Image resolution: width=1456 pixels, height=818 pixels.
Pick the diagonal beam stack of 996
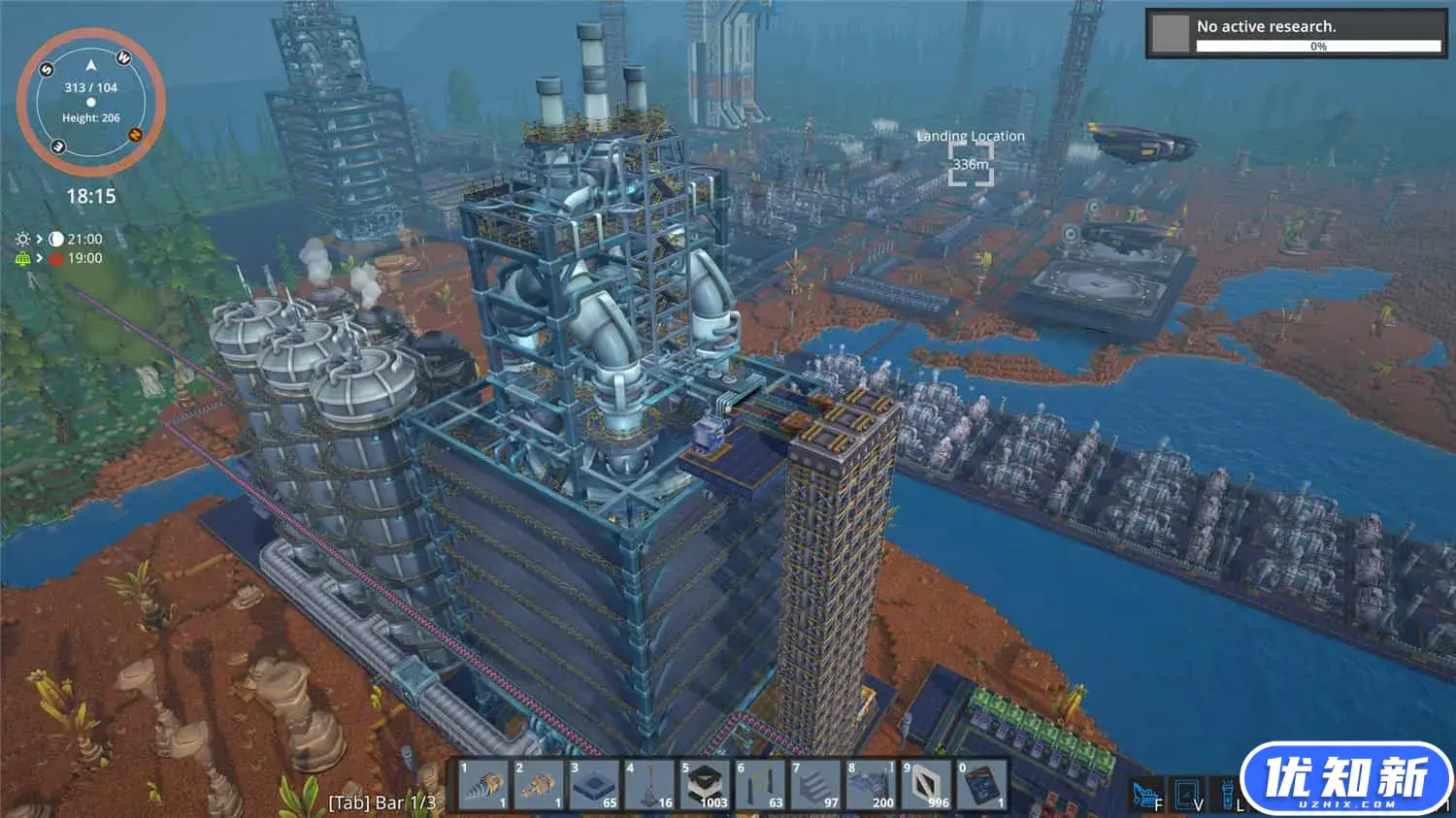point(926,784)
